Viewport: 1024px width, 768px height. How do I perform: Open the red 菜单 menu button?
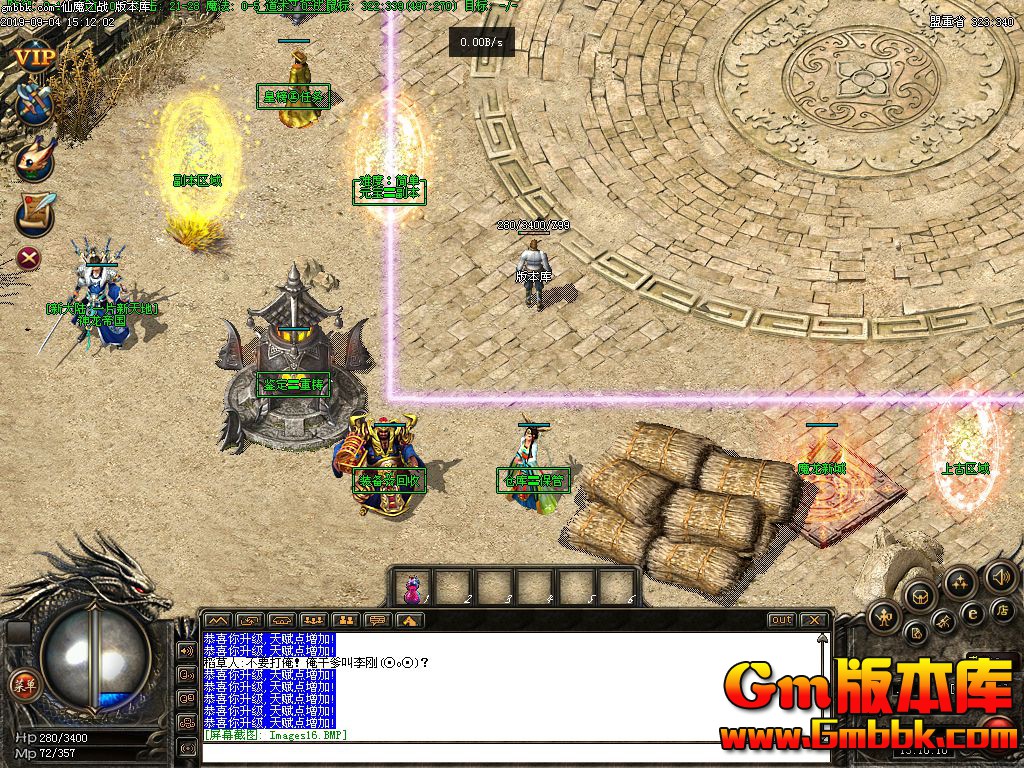[x=22, y=685]
